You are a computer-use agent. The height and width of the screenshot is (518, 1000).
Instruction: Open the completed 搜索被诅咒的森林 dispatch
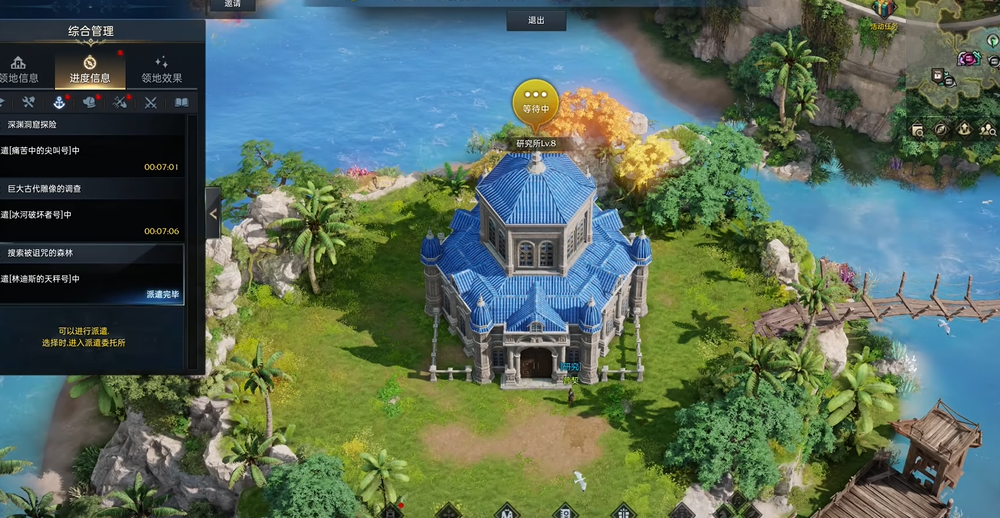pyautogui.click(x=90, y=275)
